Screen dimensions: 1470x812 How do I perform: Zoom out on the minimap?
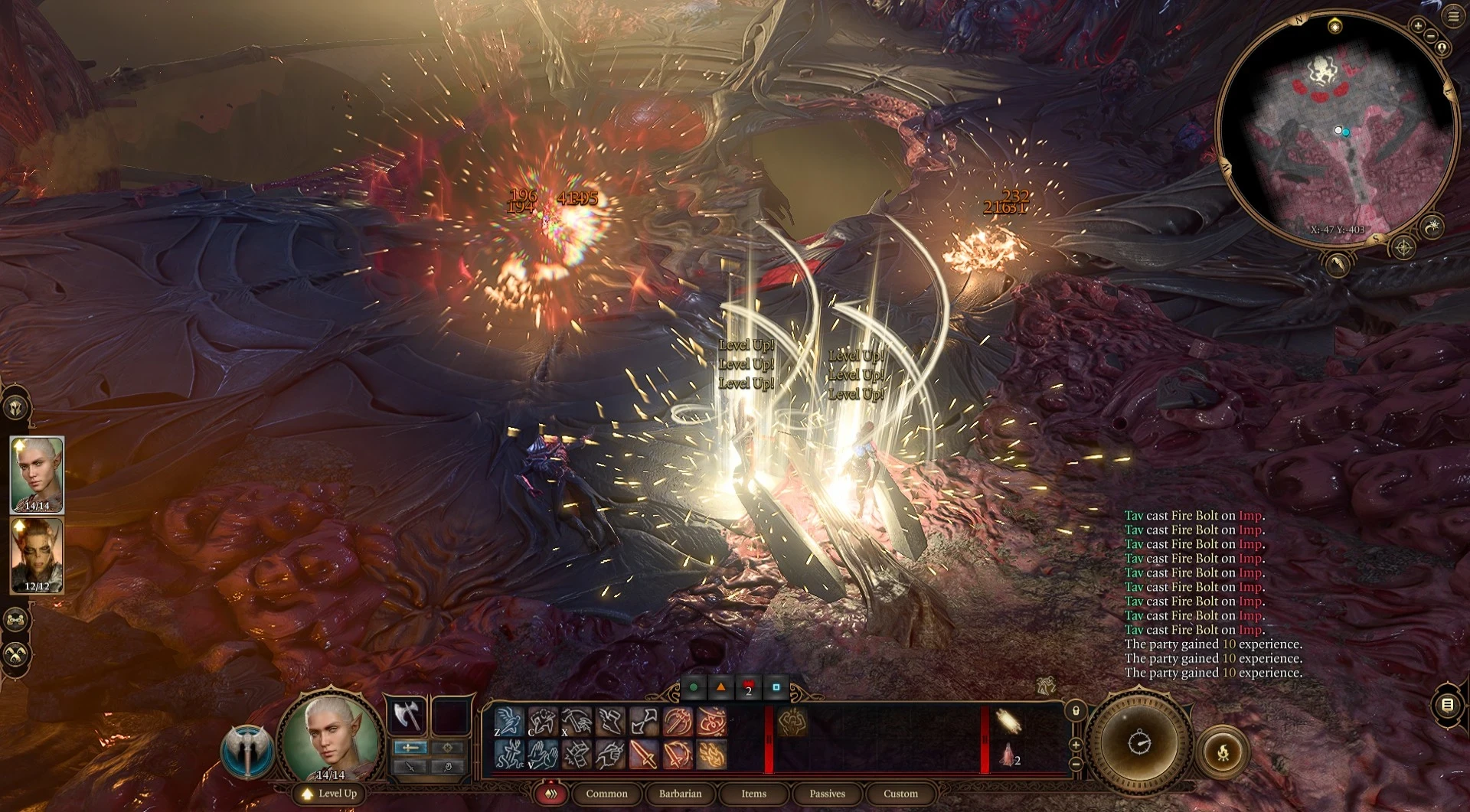click(1430, 35)
